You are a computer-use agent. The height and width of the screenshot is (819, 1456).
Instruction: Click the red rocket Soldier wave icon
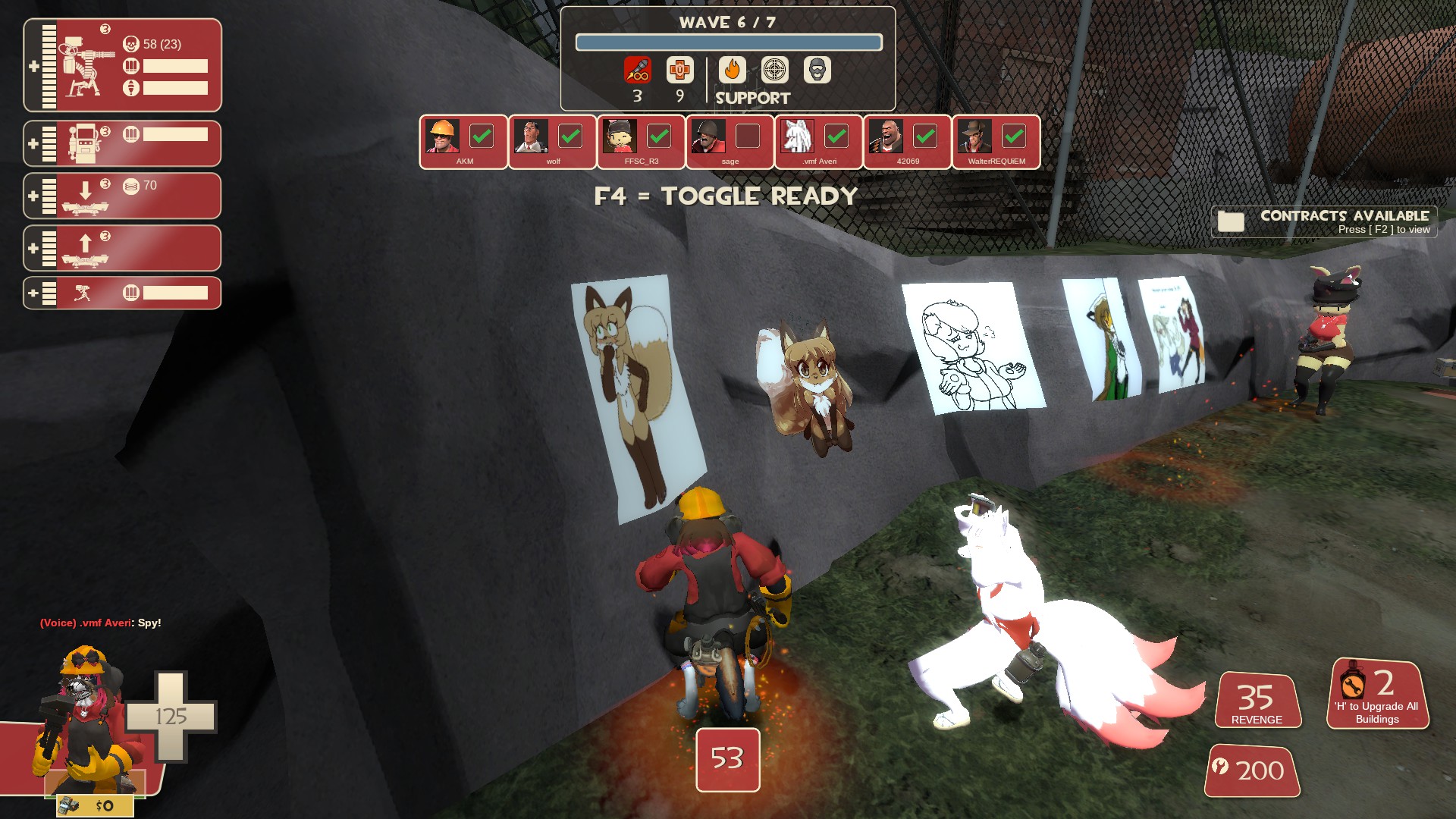638,71
